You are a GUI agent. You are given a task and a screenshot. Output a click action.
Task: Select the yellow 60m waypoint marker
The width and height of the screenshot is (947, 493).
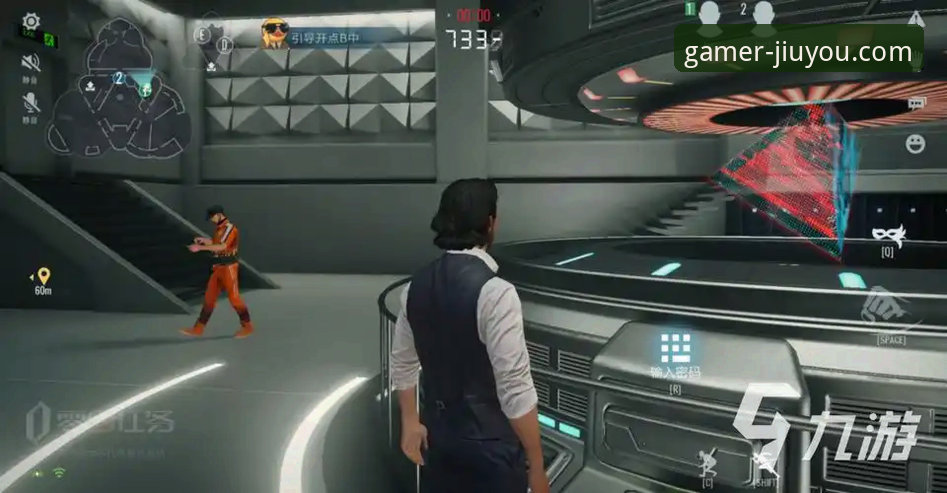click(43, 275)
